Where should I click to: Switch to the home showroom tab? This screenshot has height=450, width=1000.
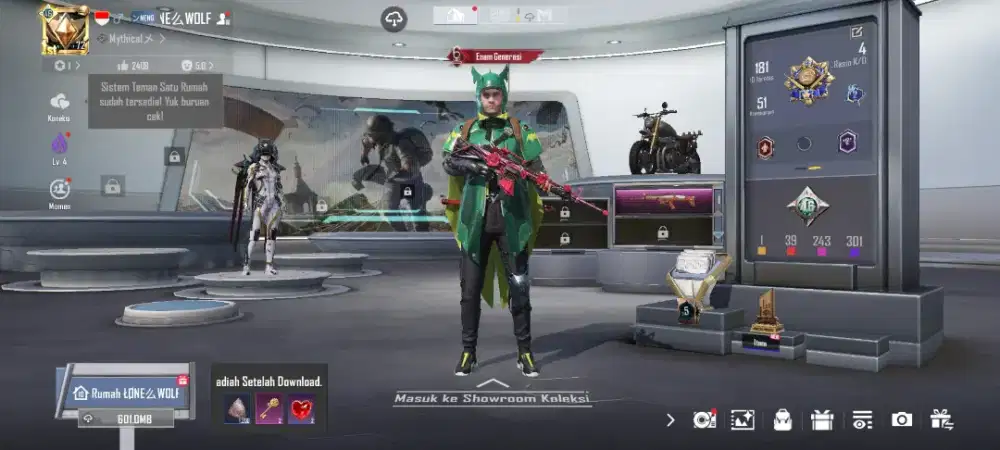(455, 15)
